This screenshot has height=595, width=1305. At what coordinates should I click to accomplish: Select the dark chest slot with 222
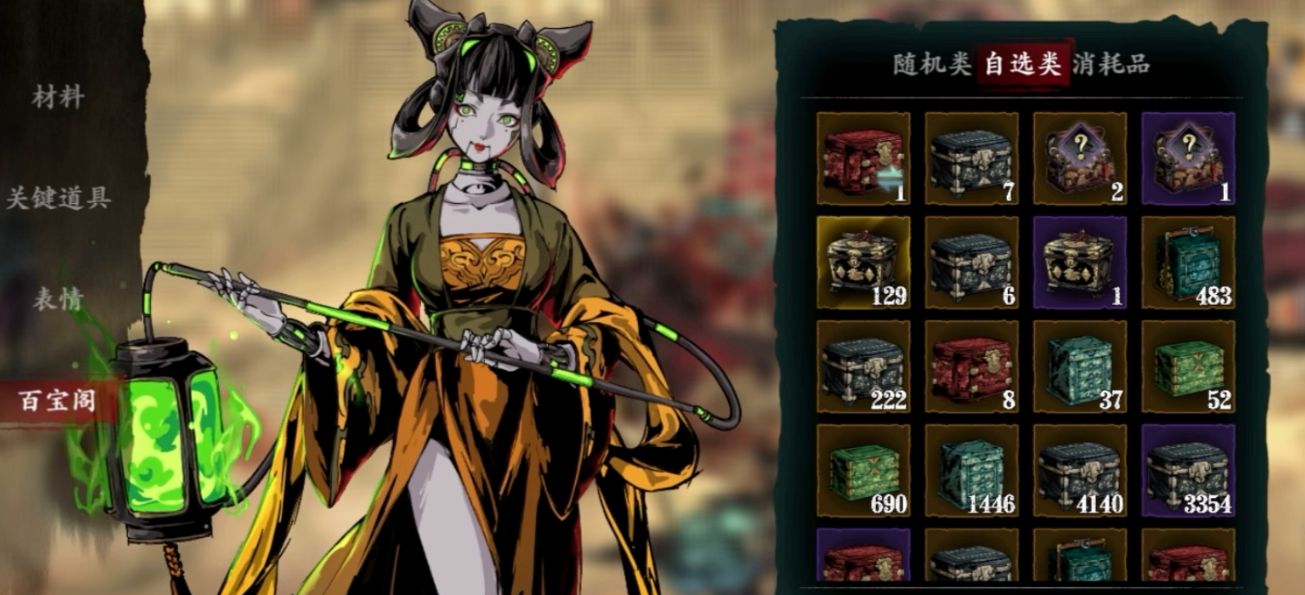(x=863, y=367)
